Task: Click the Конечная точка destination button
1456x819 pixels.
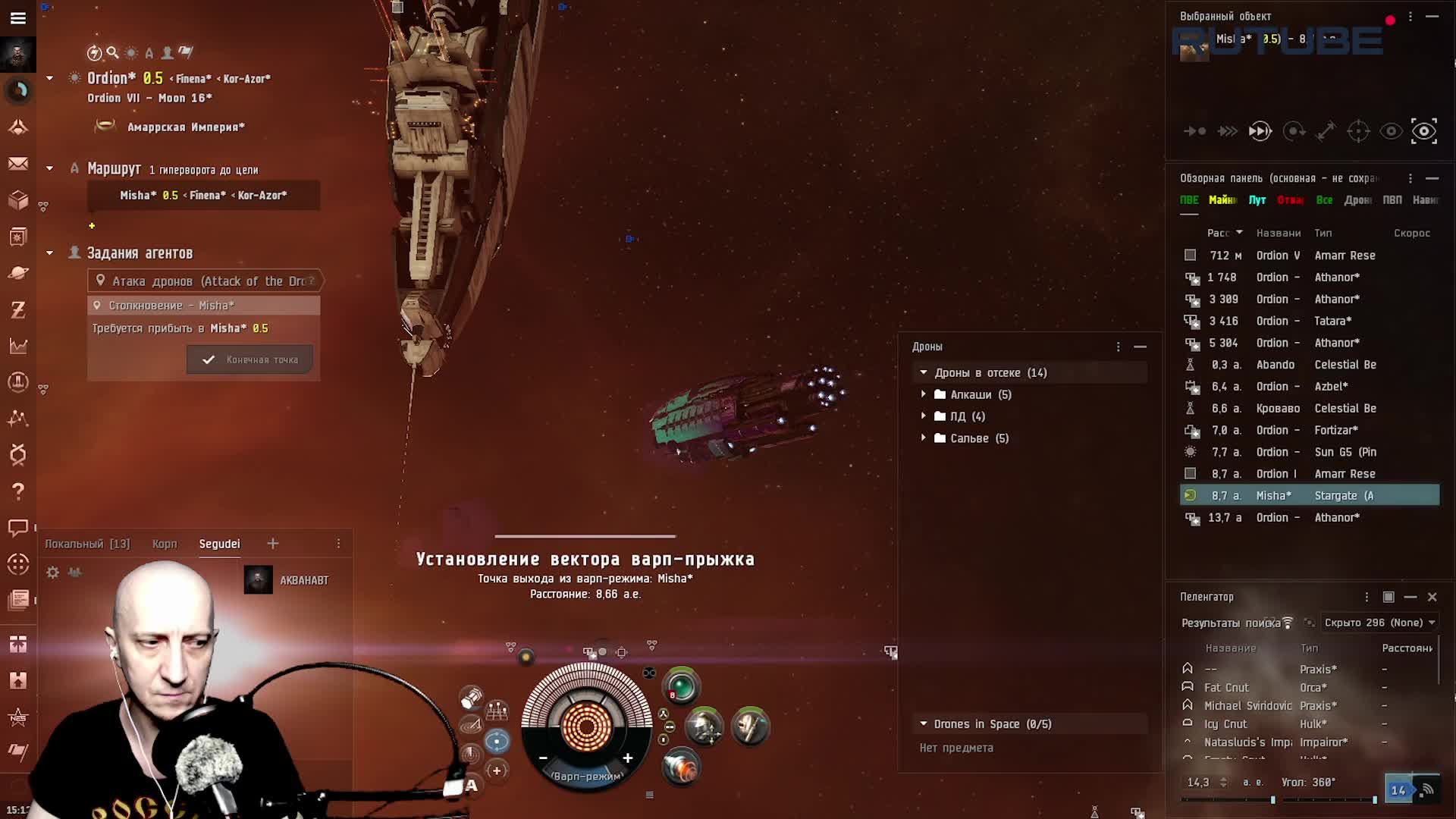Action: click(250, 359)
